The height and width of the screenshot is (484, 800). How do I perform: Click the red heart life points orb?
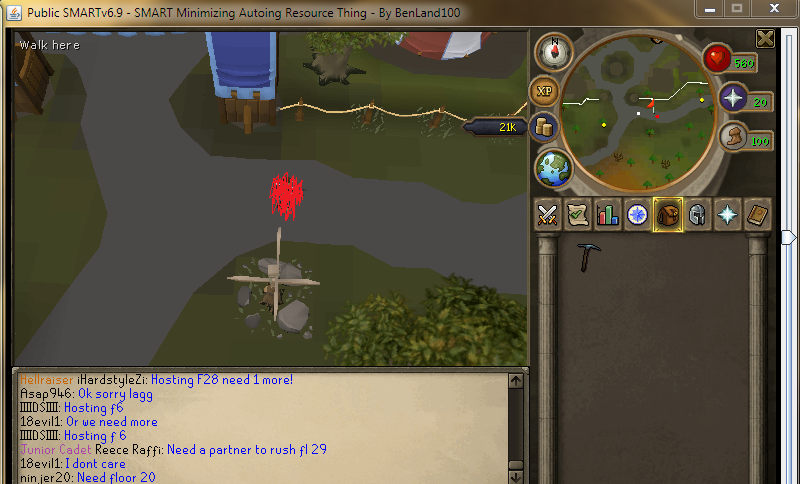pos(717,60)
